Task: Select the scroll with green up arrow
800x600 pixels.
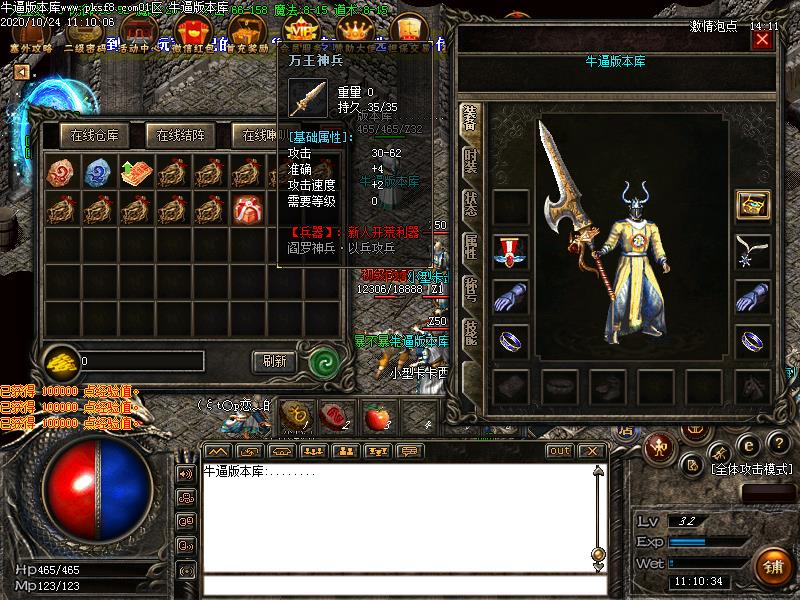Action: point(135,171)
